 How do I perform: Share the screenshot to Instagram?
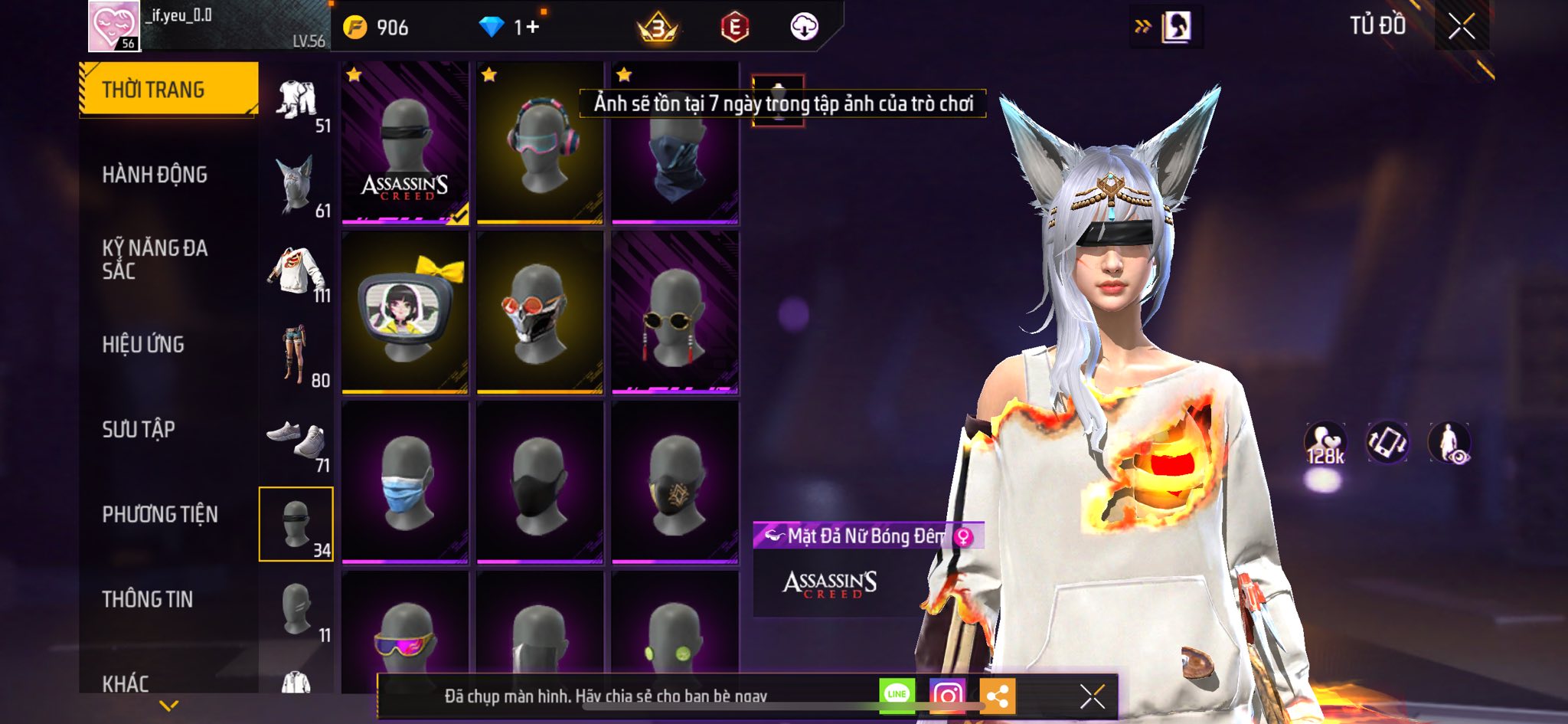tap(947, 696)
